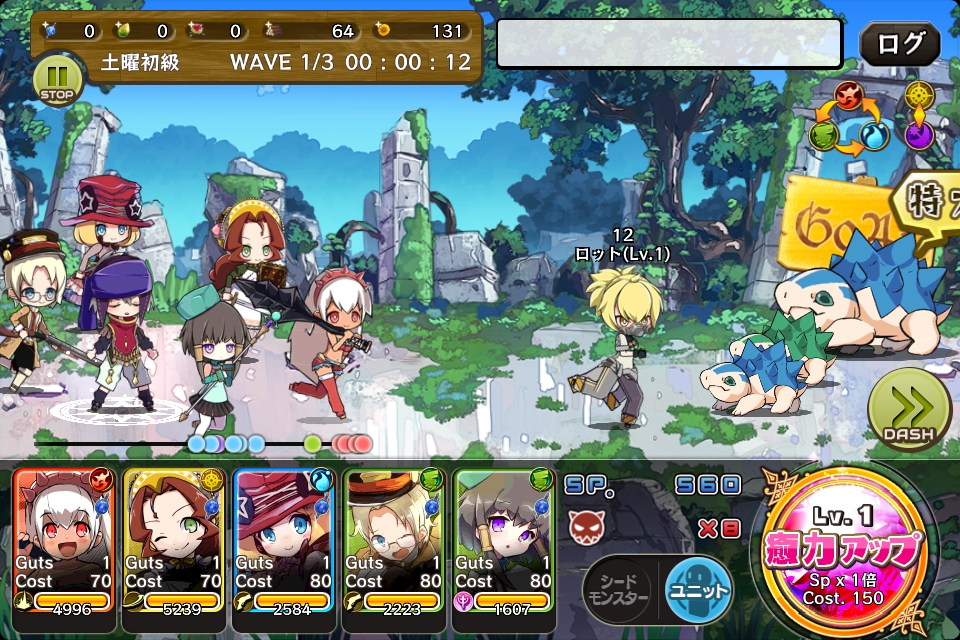Open the ログ battle log
The height and width of the screenshot is (640, 960).
tap(899, 44)
